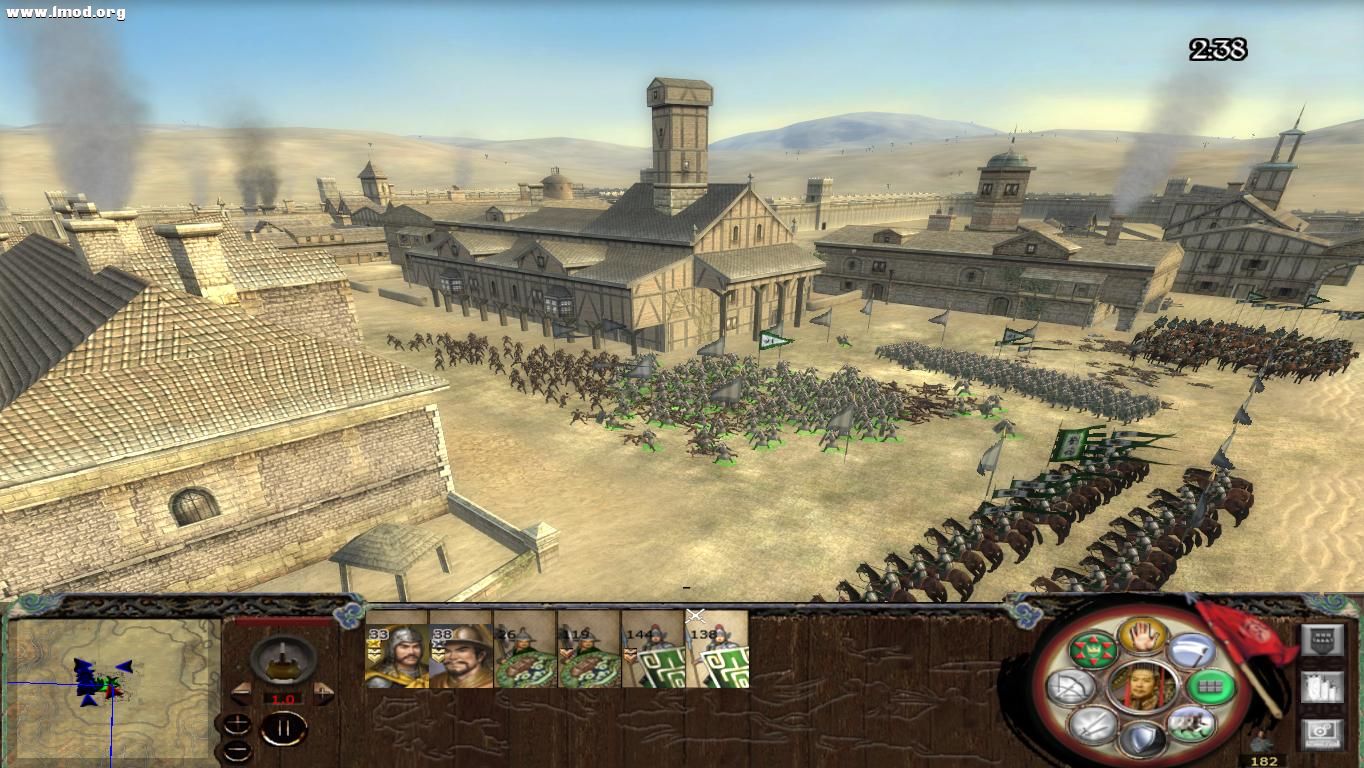The image size is (1364, 768).
Task: Pause the battle
Action: point(284,728)
